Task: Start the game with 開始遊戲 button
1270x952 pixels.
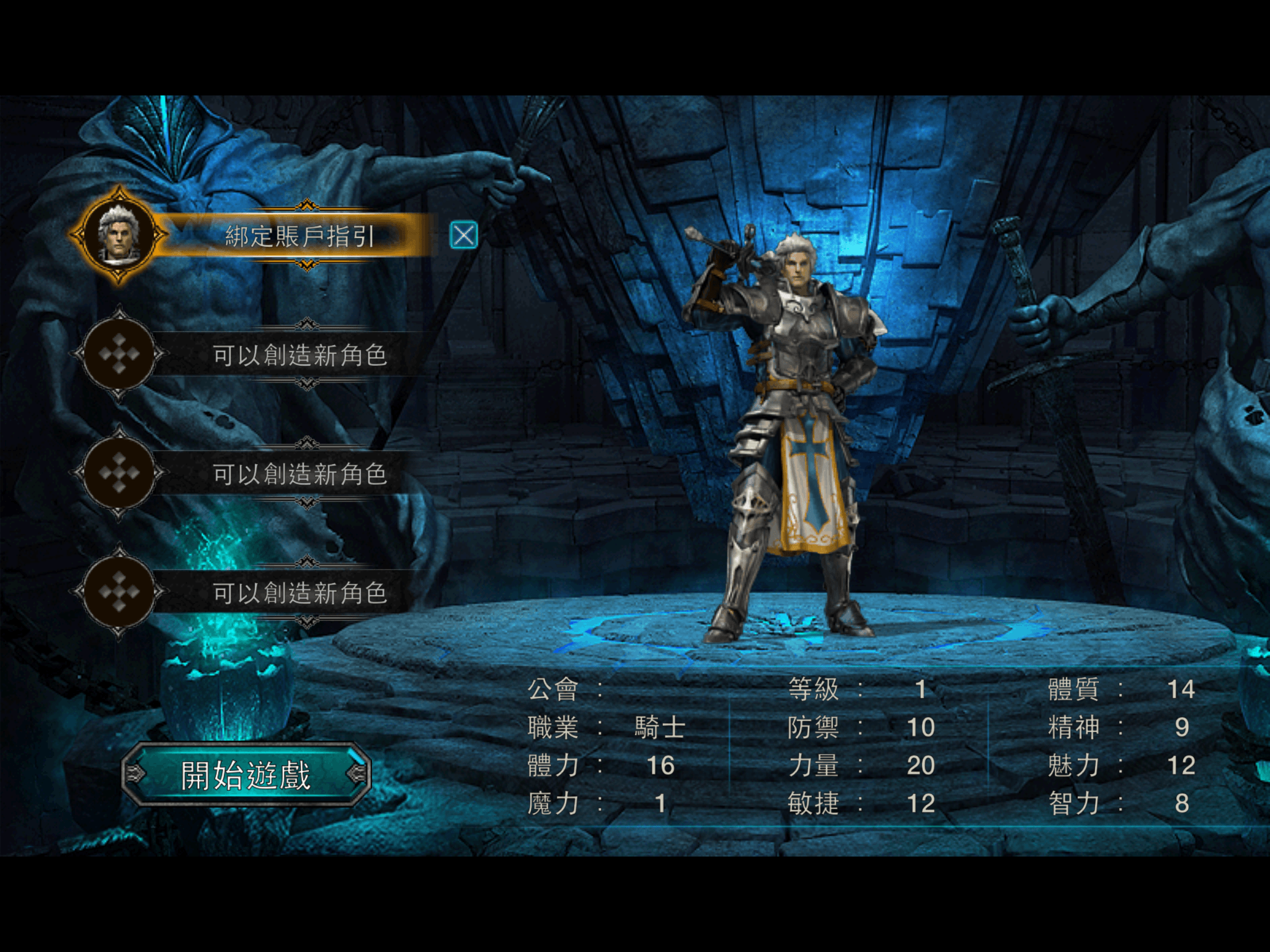Action: pyautogui.click(x=246, y=775)
